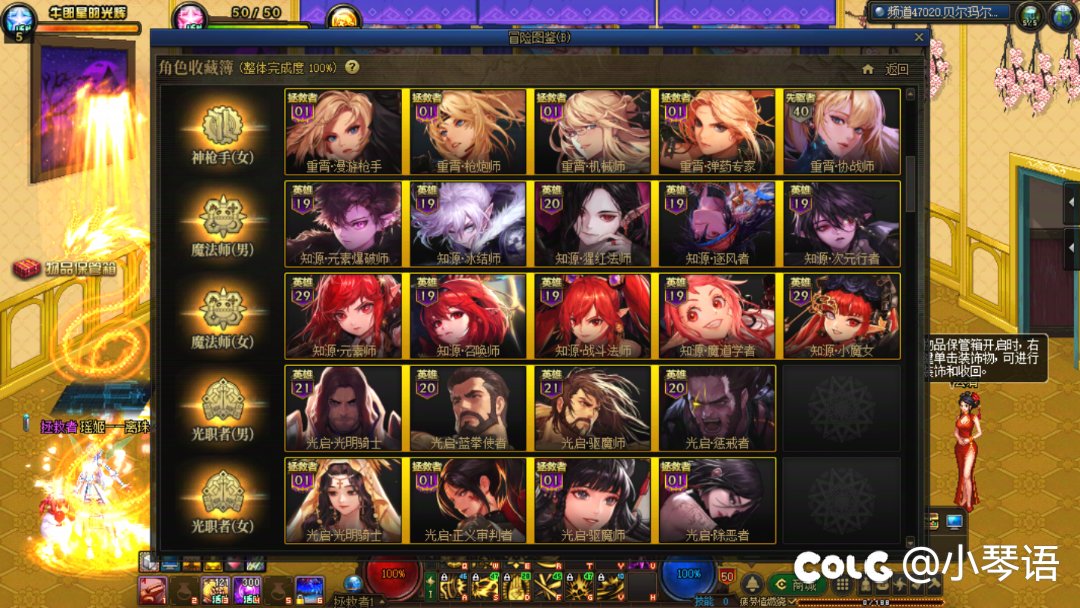Close the 冒险图鉴 window

pos(919,38)
